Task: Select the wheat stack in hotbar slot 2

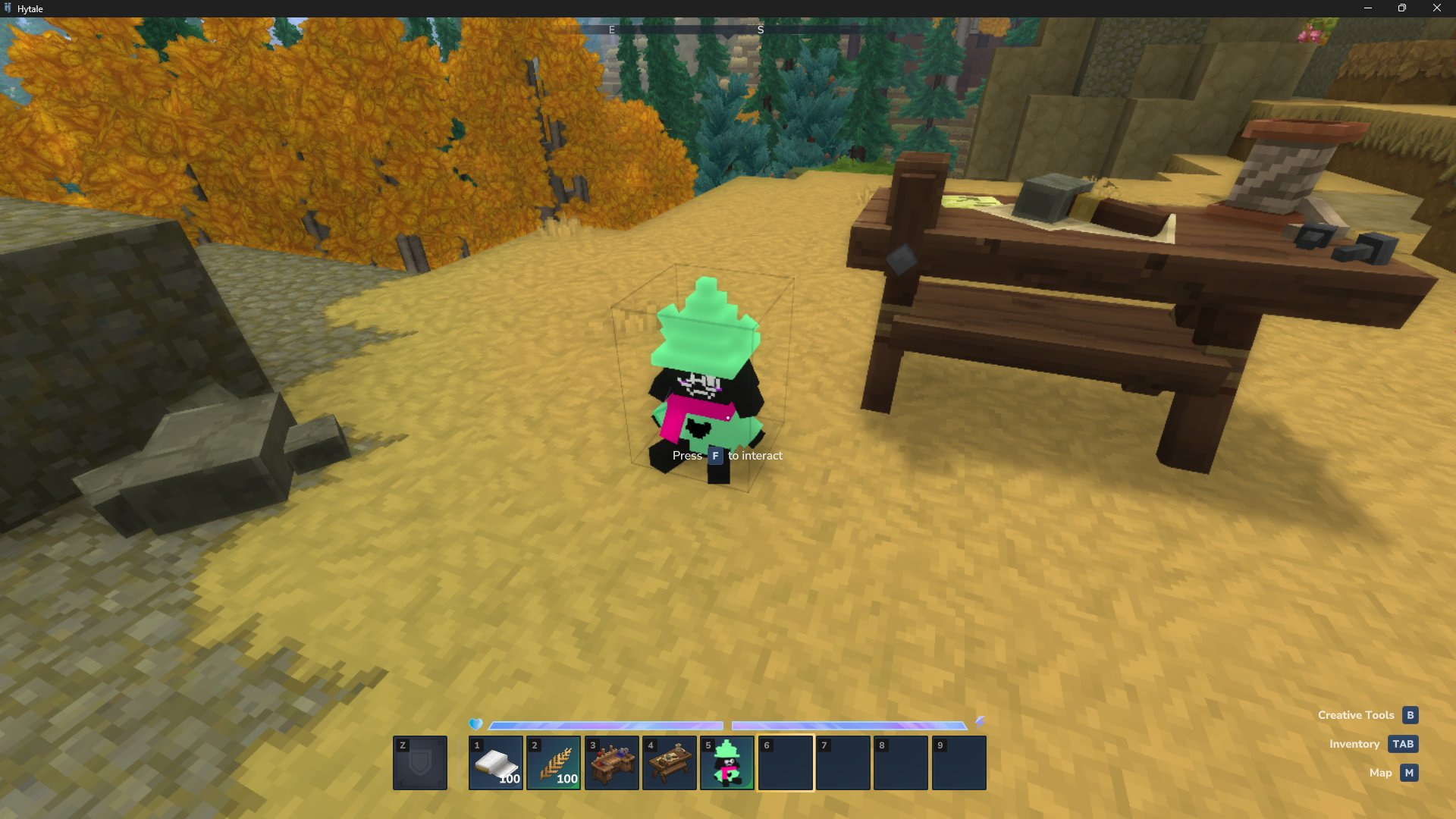Action: pyautogui.click(x=554, y=763)
